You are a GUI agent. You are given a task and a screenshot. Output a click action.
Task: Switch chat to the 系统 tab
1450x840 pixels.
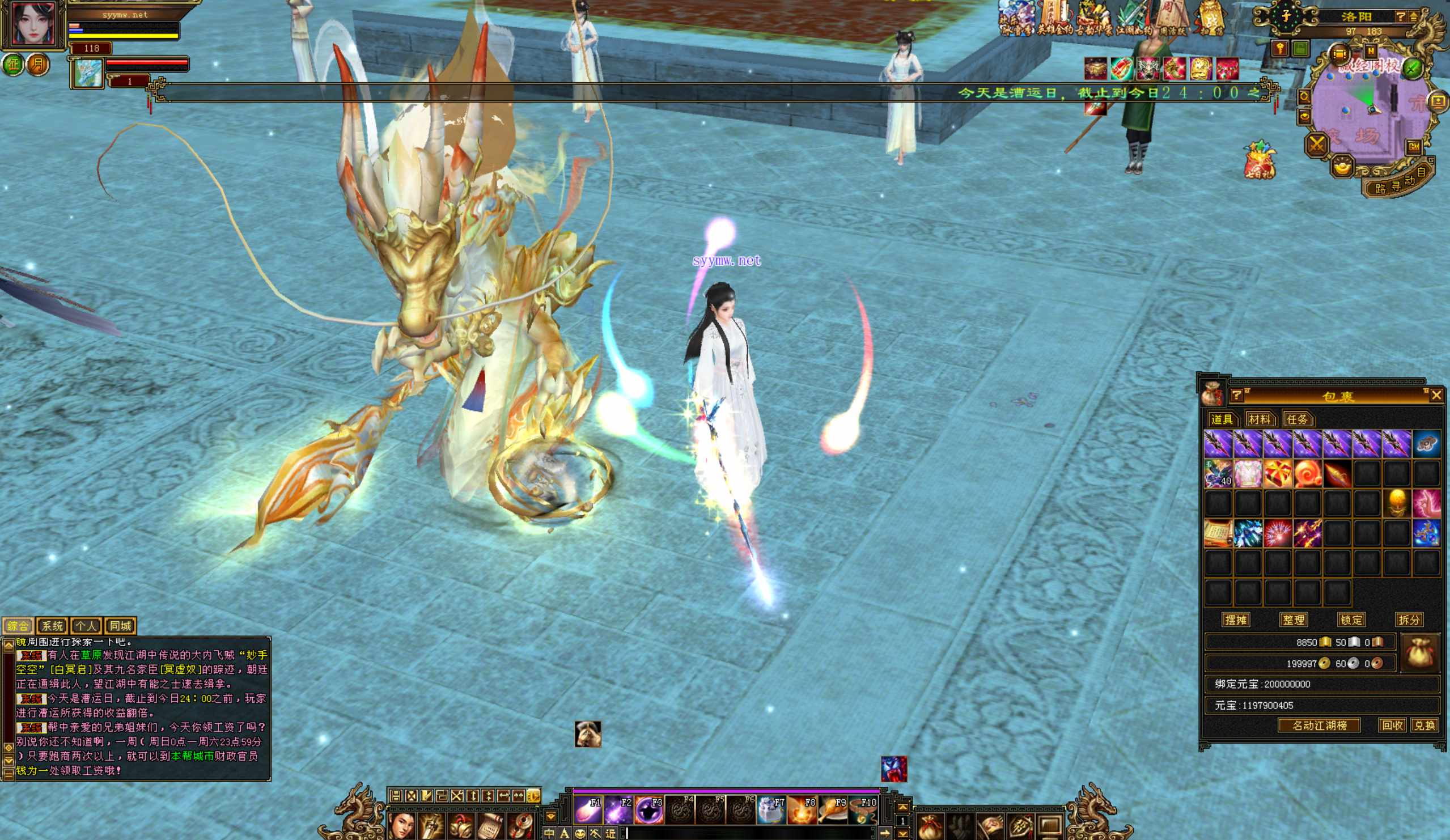click(52, 625)
